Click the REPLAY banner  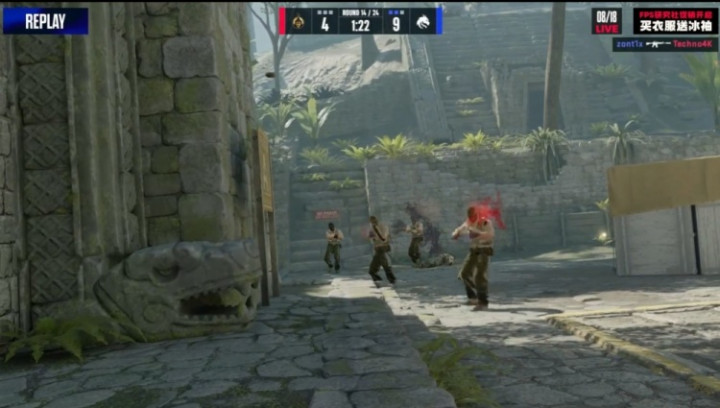(45, 21)
